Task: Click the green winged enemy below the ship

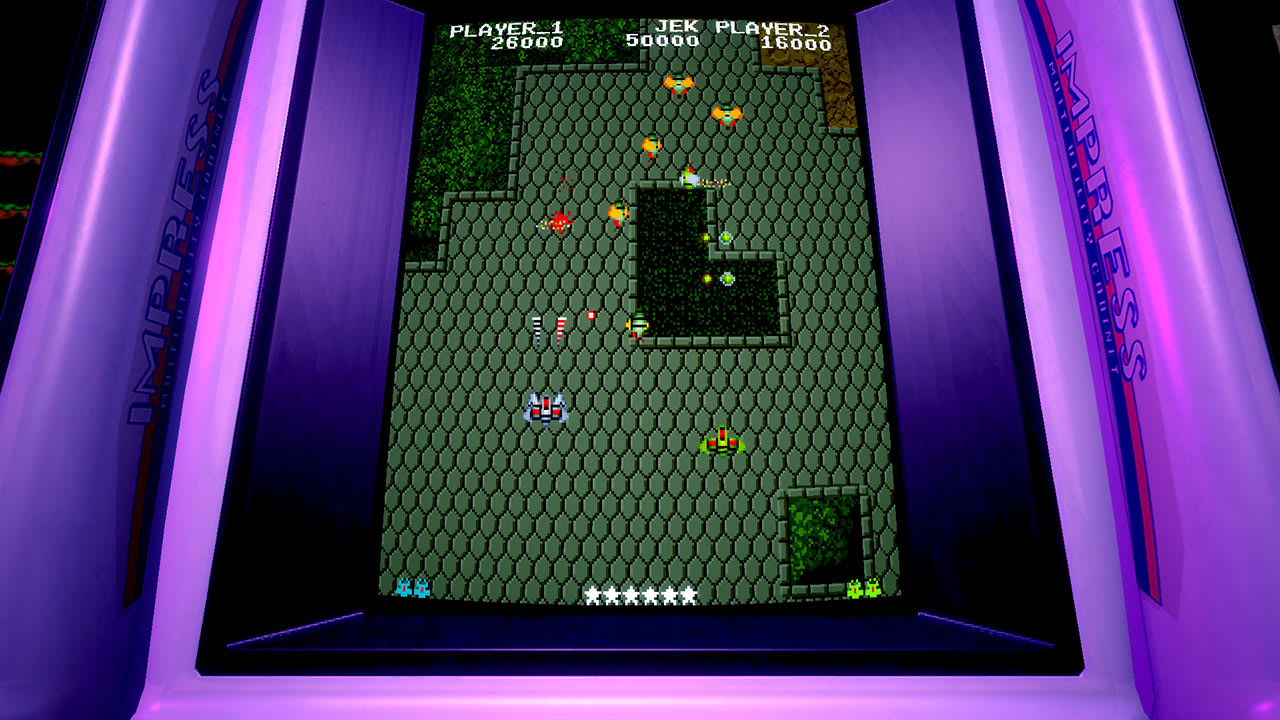Action: [x=722, y=443]
